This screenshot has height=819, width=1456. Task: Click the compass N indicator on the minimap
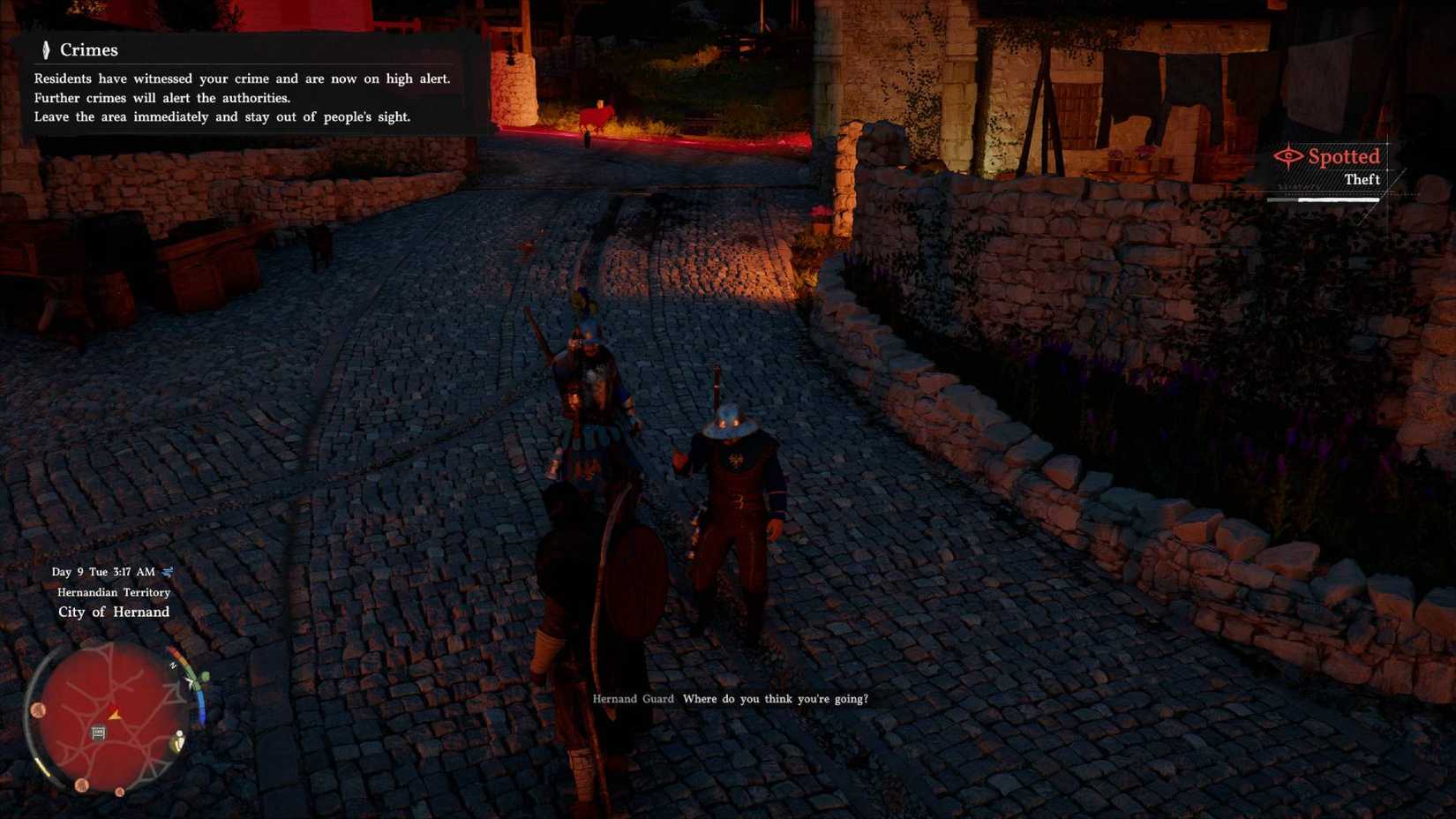tap(172, 665)
